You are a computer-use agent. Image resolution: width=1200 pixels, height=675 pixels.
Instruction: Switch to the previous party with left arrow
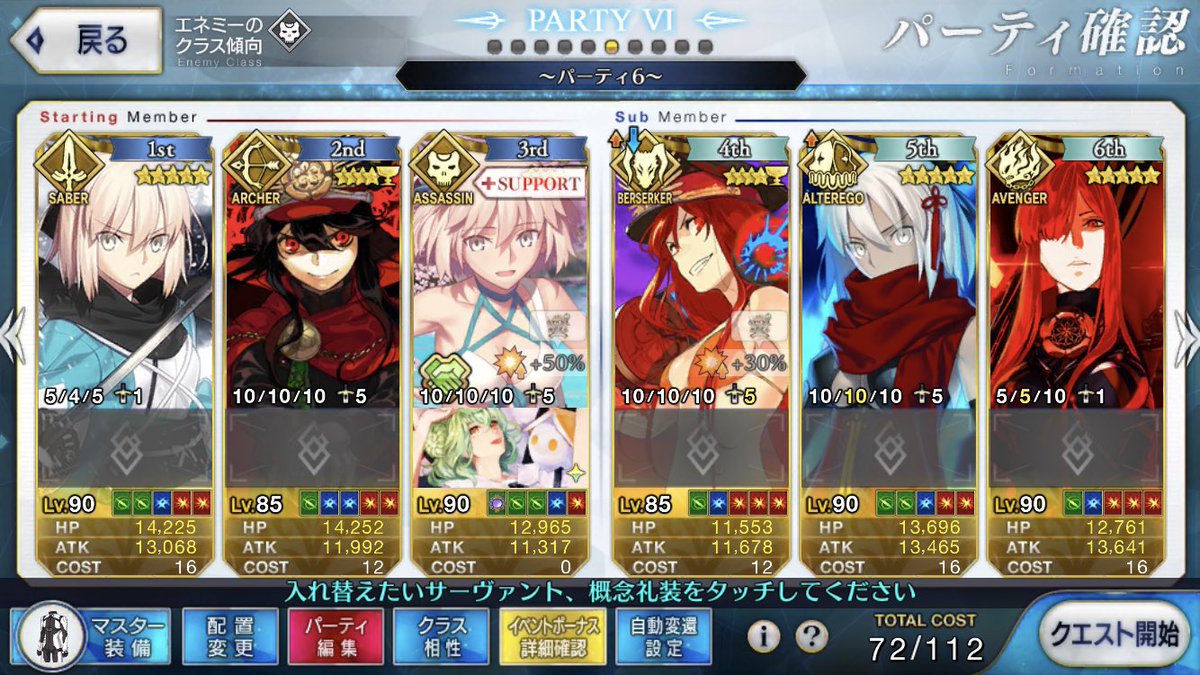[x=12, y=335]
